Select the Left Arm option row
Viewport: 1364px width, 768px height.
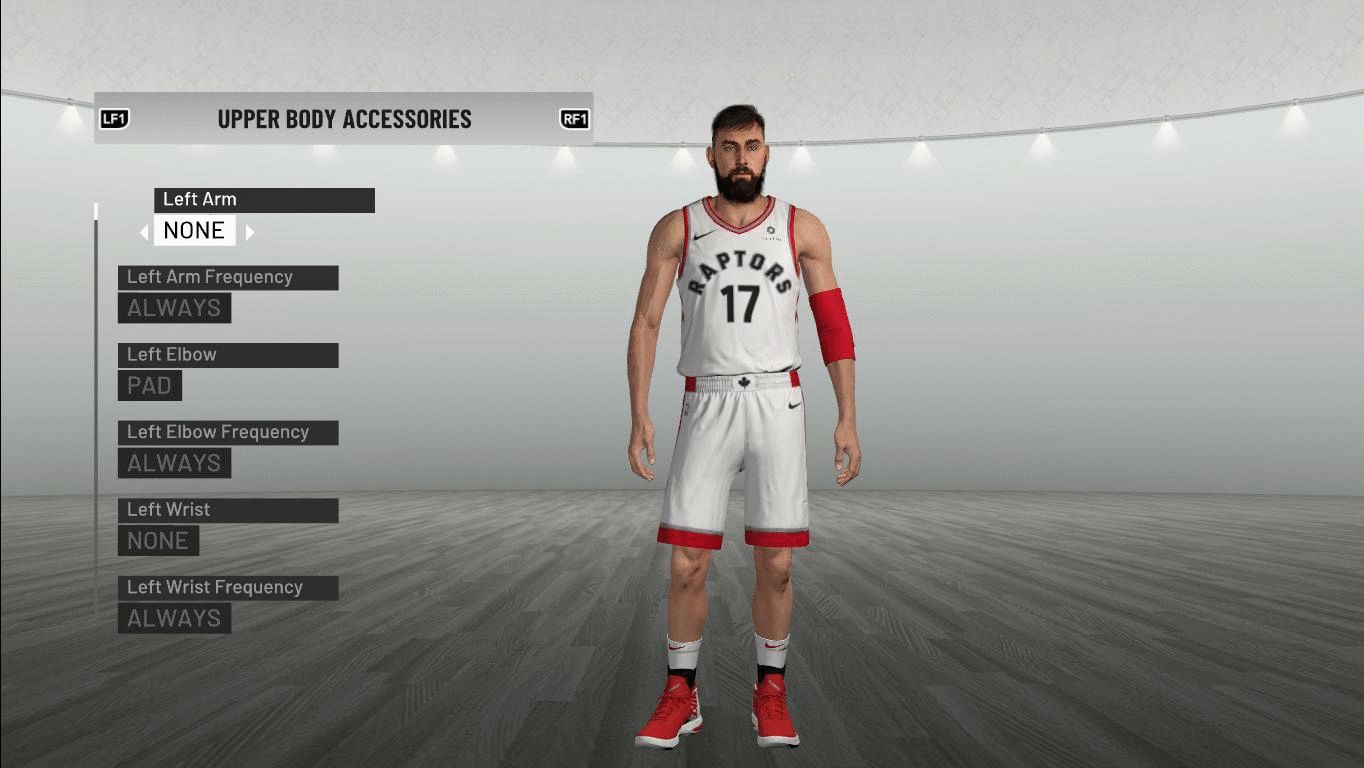click(264, 200)
